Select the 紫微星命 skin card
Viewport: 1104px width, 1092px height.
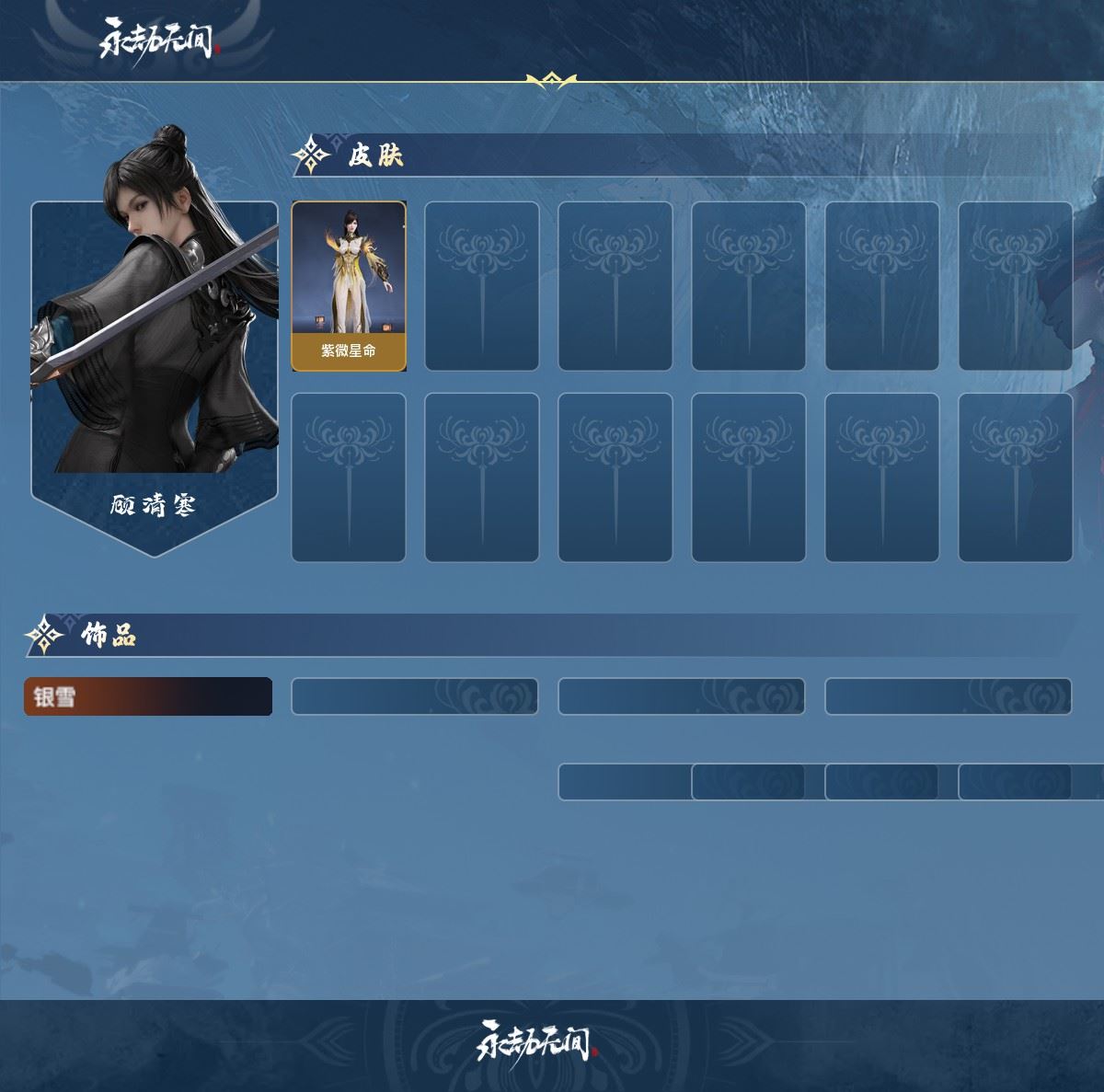pos(349,286)
